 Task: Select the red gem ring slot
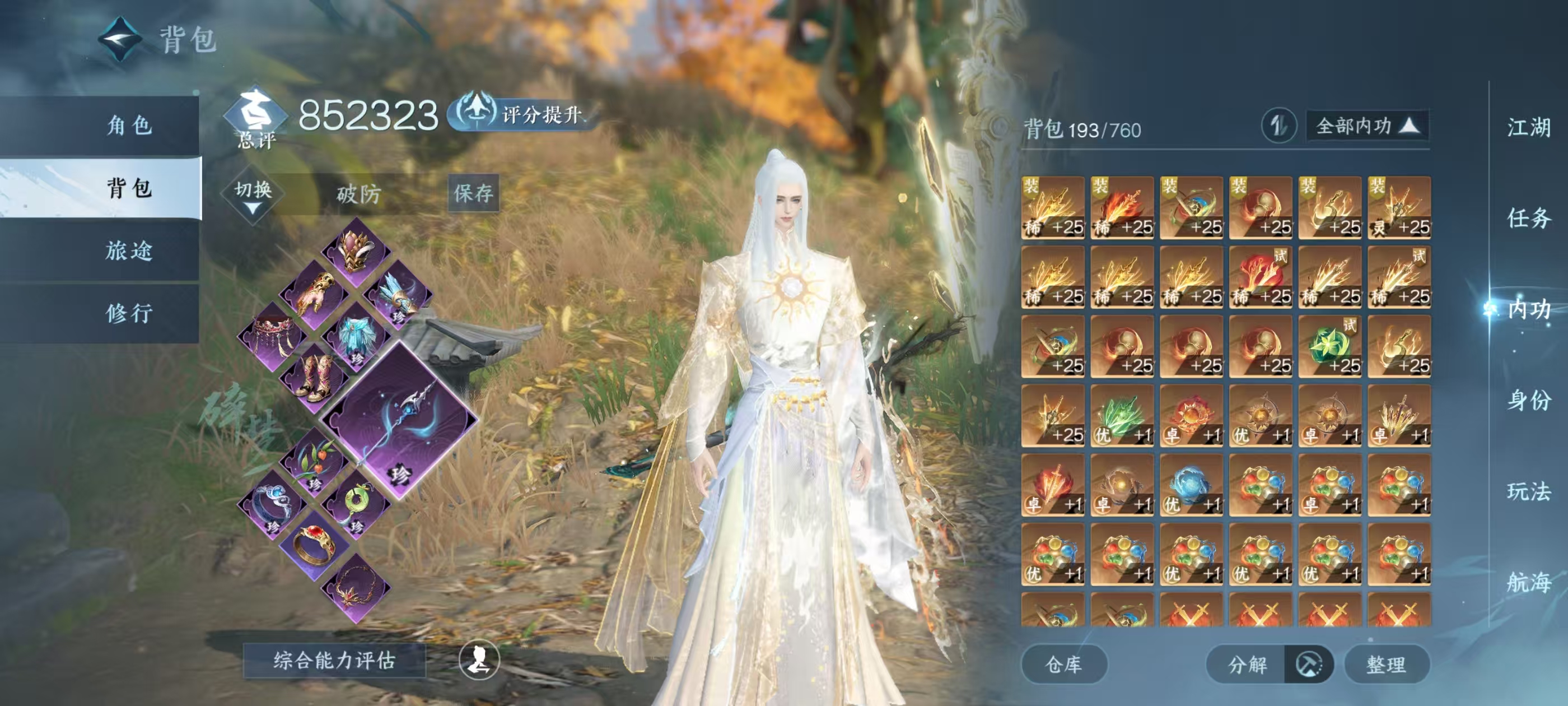tap(314, 544)
